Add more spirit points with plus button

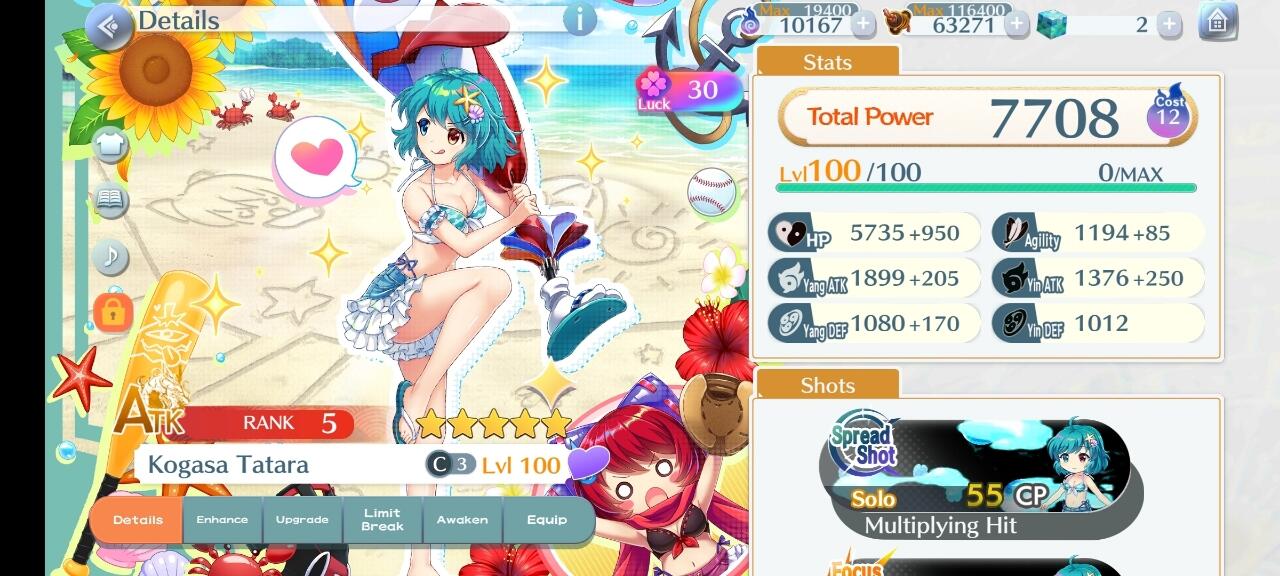click(x=863, y=25)
